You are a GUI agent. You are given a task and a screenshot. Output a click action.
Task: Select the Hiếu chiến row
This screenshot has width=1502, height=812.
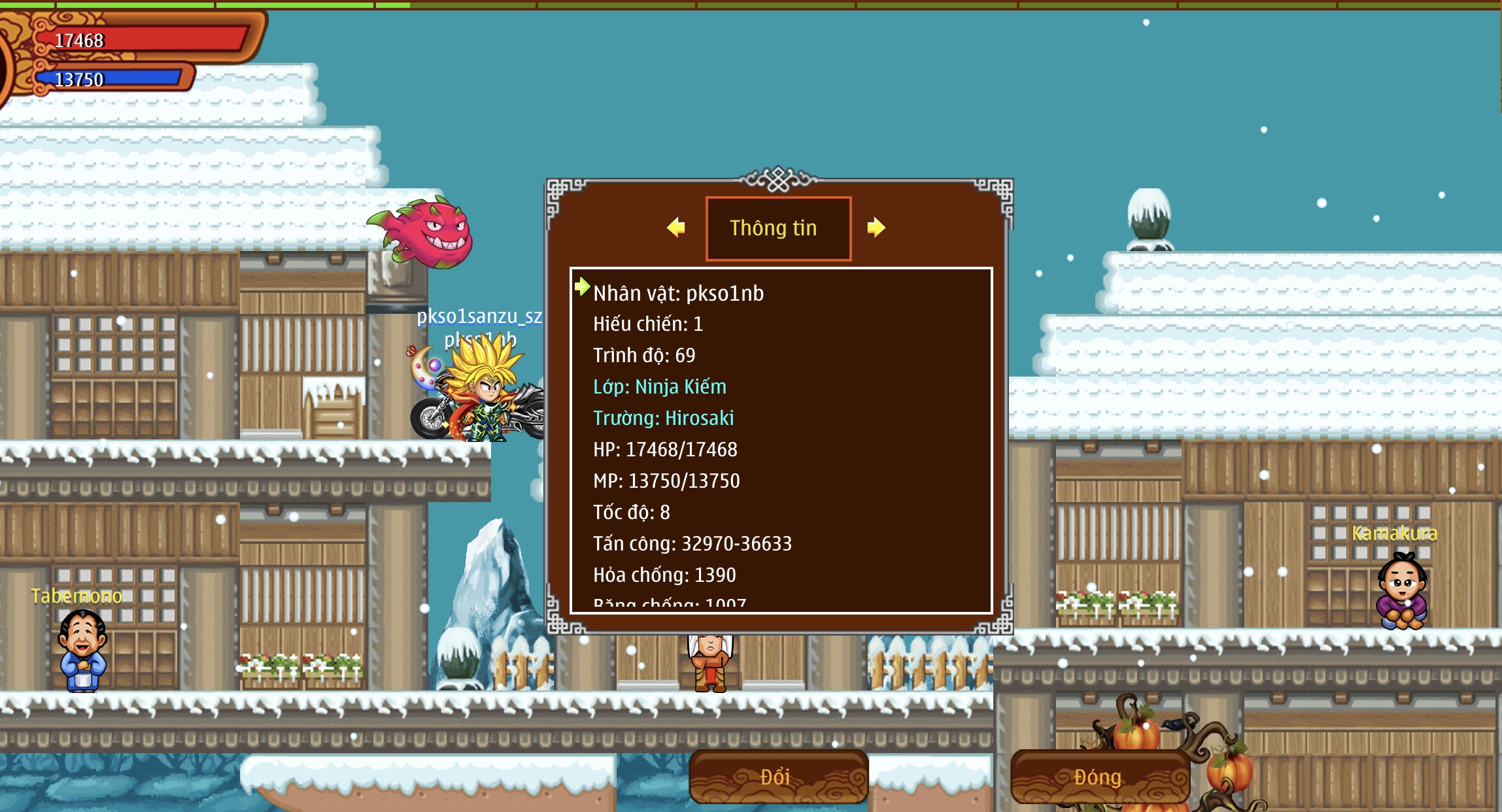pos(647,324)
